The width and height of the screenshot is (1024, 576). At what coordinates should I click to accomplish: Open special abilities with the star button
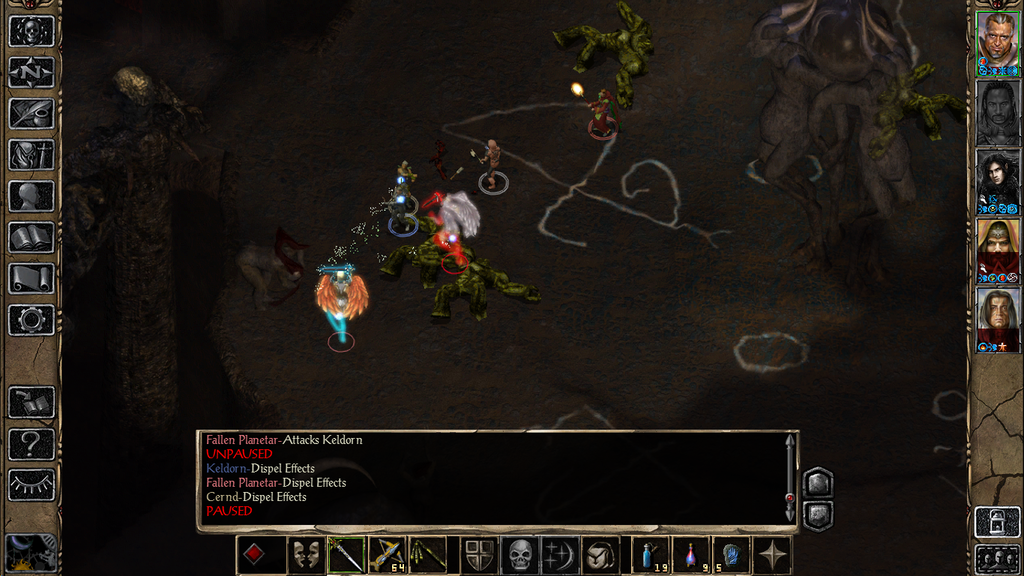coord(773,555)
